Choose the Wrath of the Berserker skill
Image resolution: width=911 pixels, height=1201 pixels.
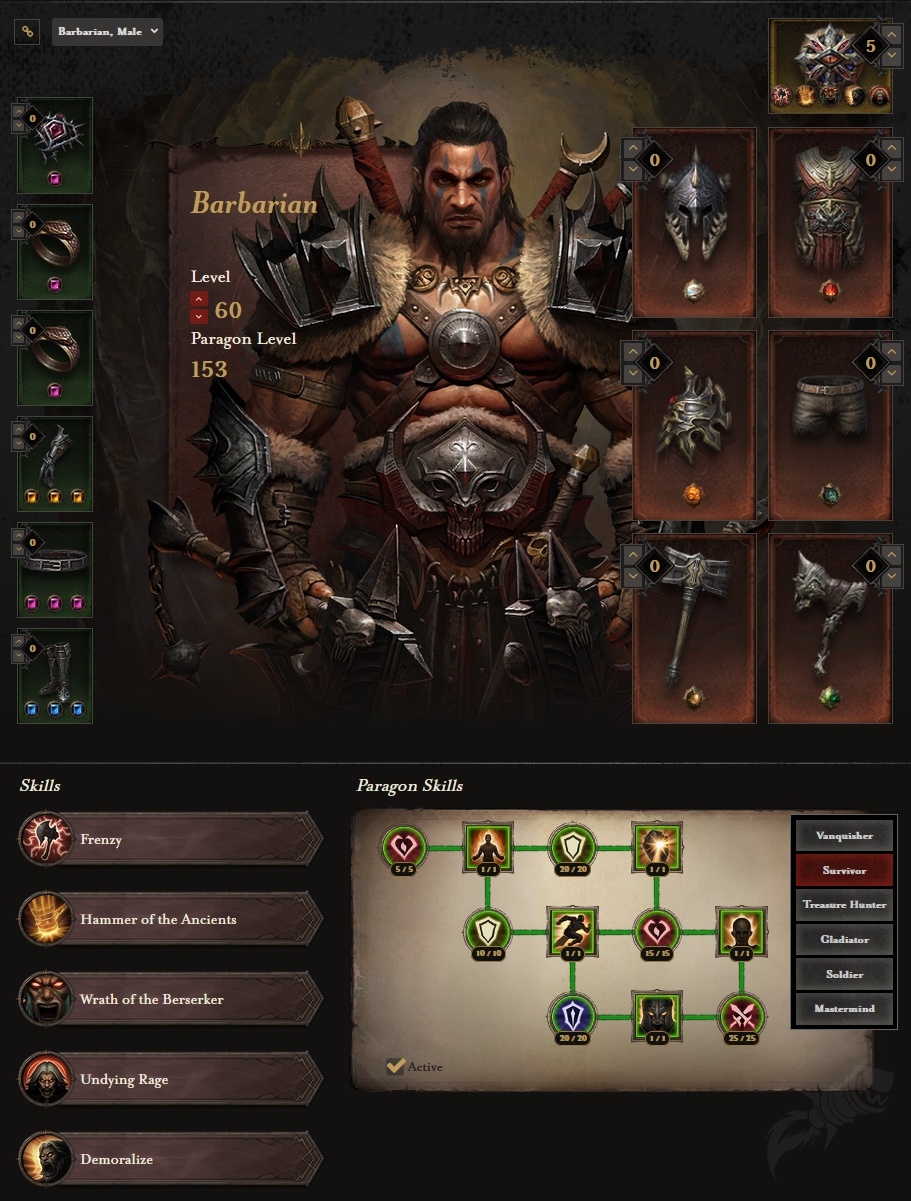pos(170,1000)
